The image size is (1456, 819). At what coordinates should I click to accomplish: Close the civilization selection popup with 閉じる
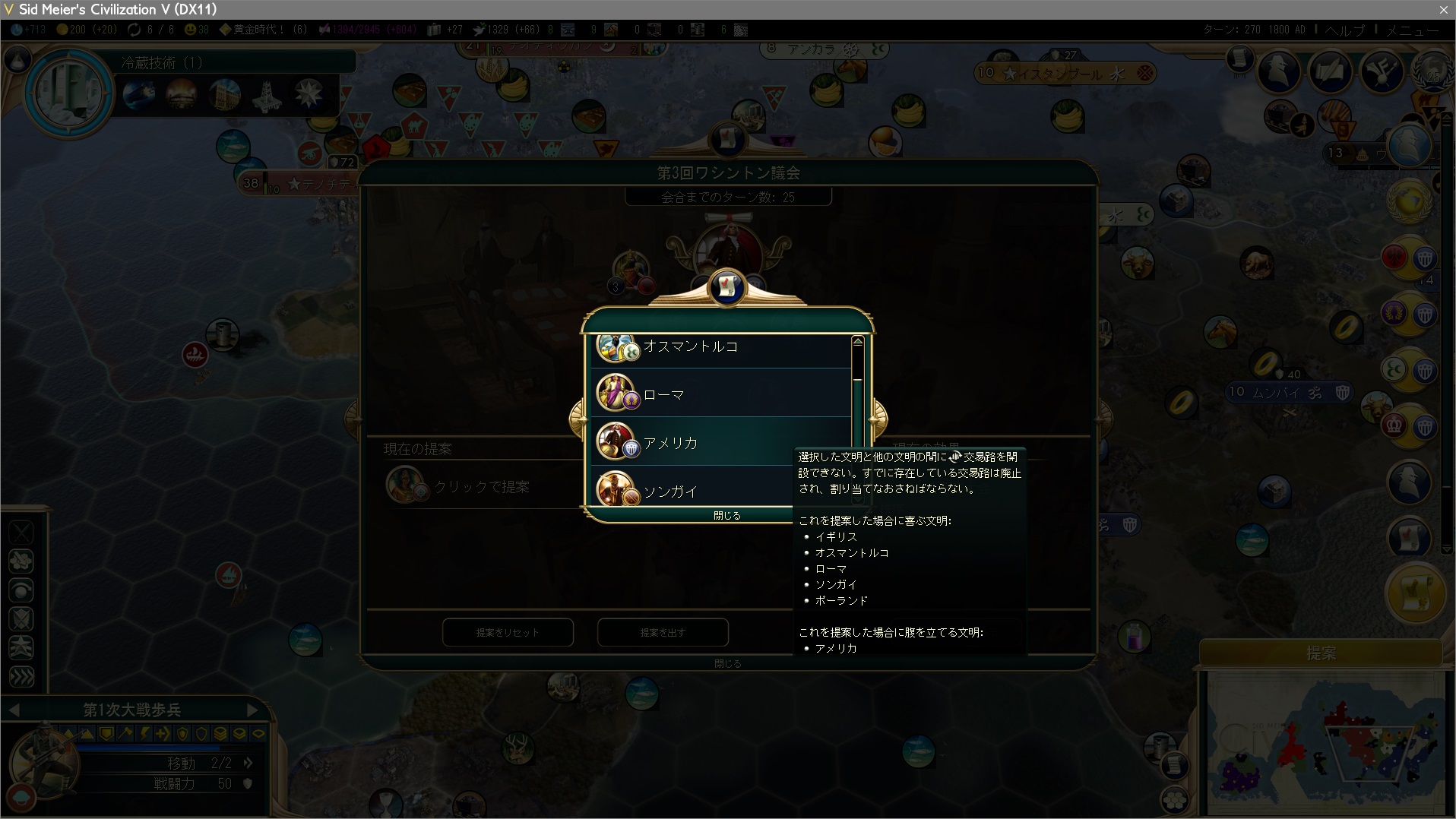726,515
